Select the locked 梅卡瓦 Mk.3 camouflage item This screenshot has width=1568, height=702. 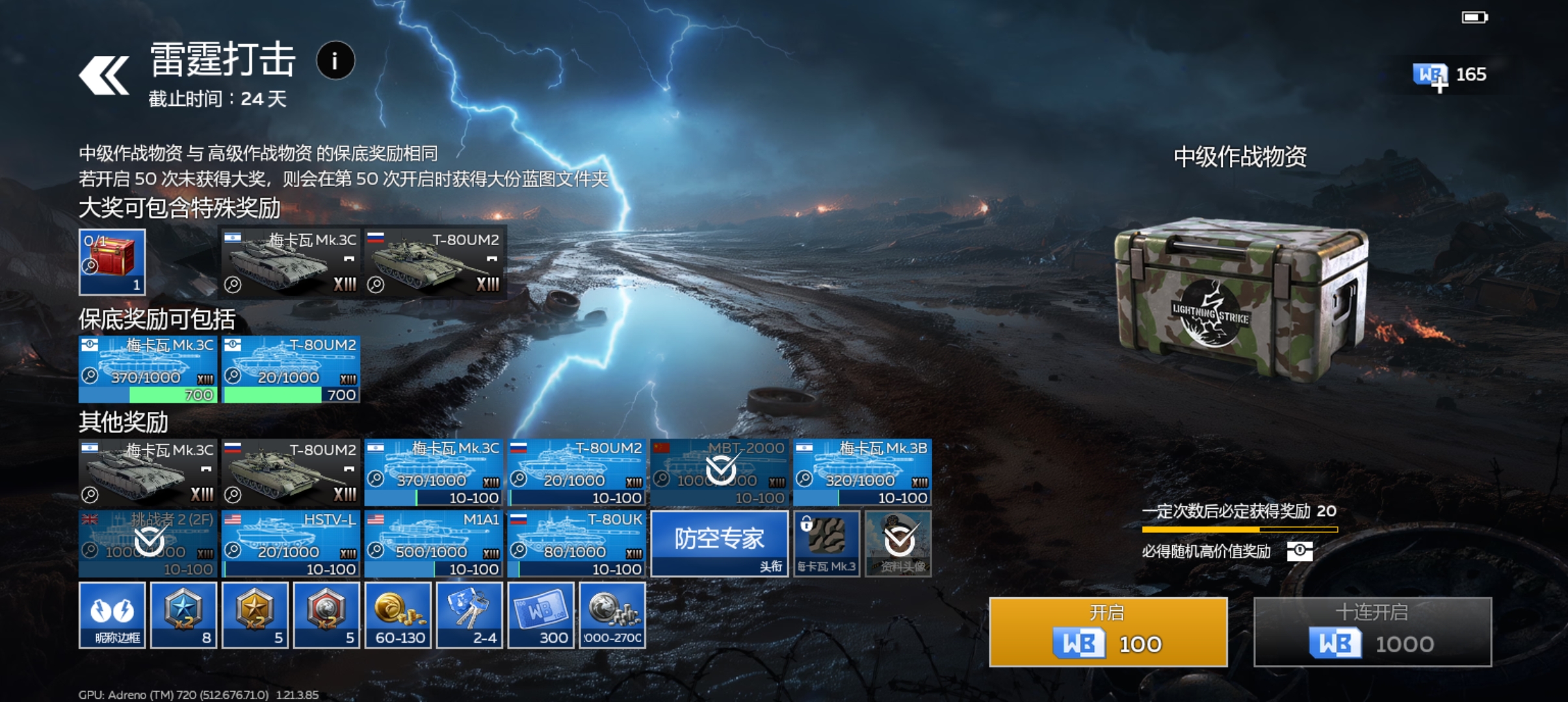827,543
